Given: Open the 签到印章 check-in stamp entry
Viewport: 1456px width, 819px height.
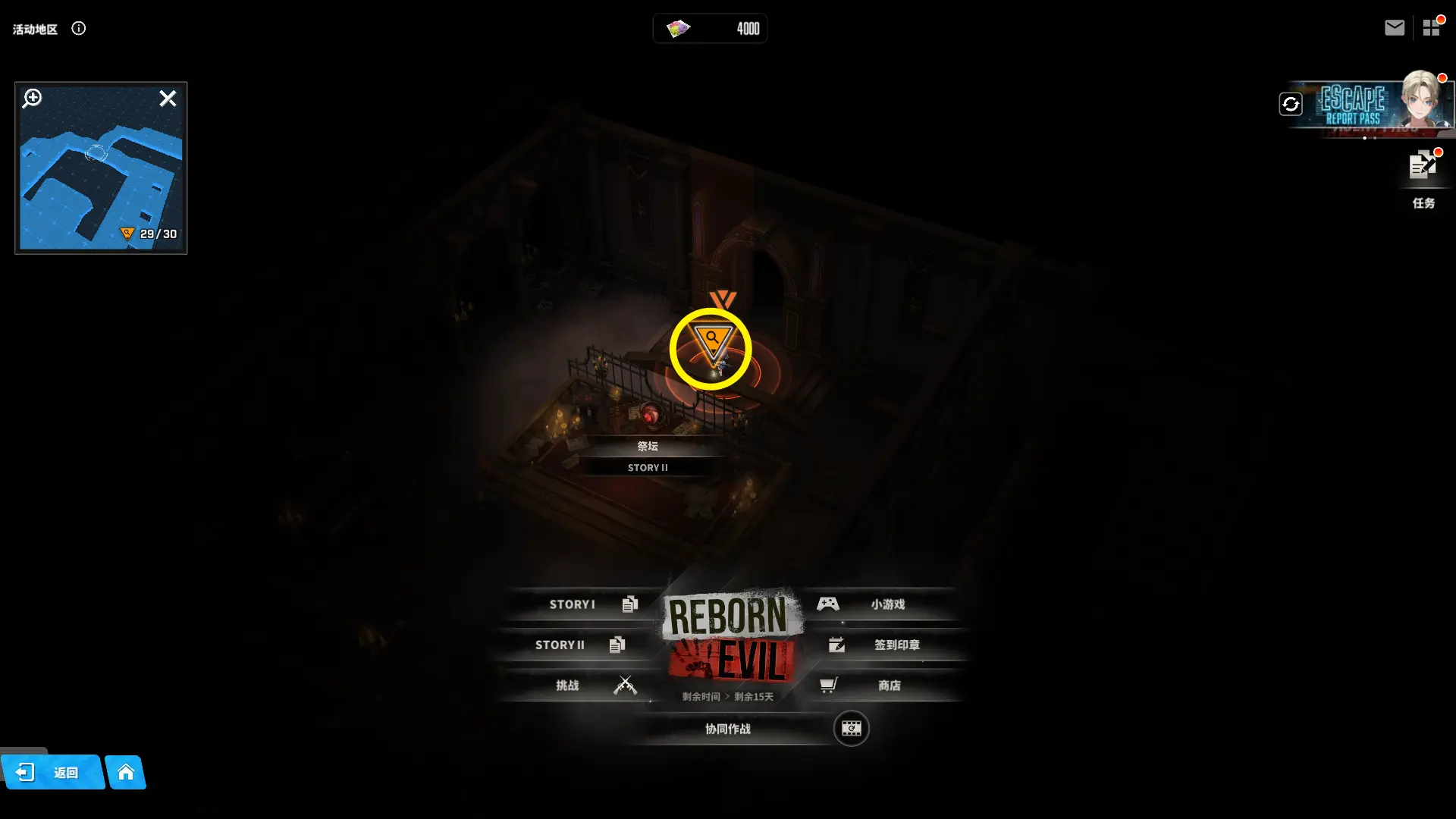Looking at the screenshot, I should tap(887, 645).
